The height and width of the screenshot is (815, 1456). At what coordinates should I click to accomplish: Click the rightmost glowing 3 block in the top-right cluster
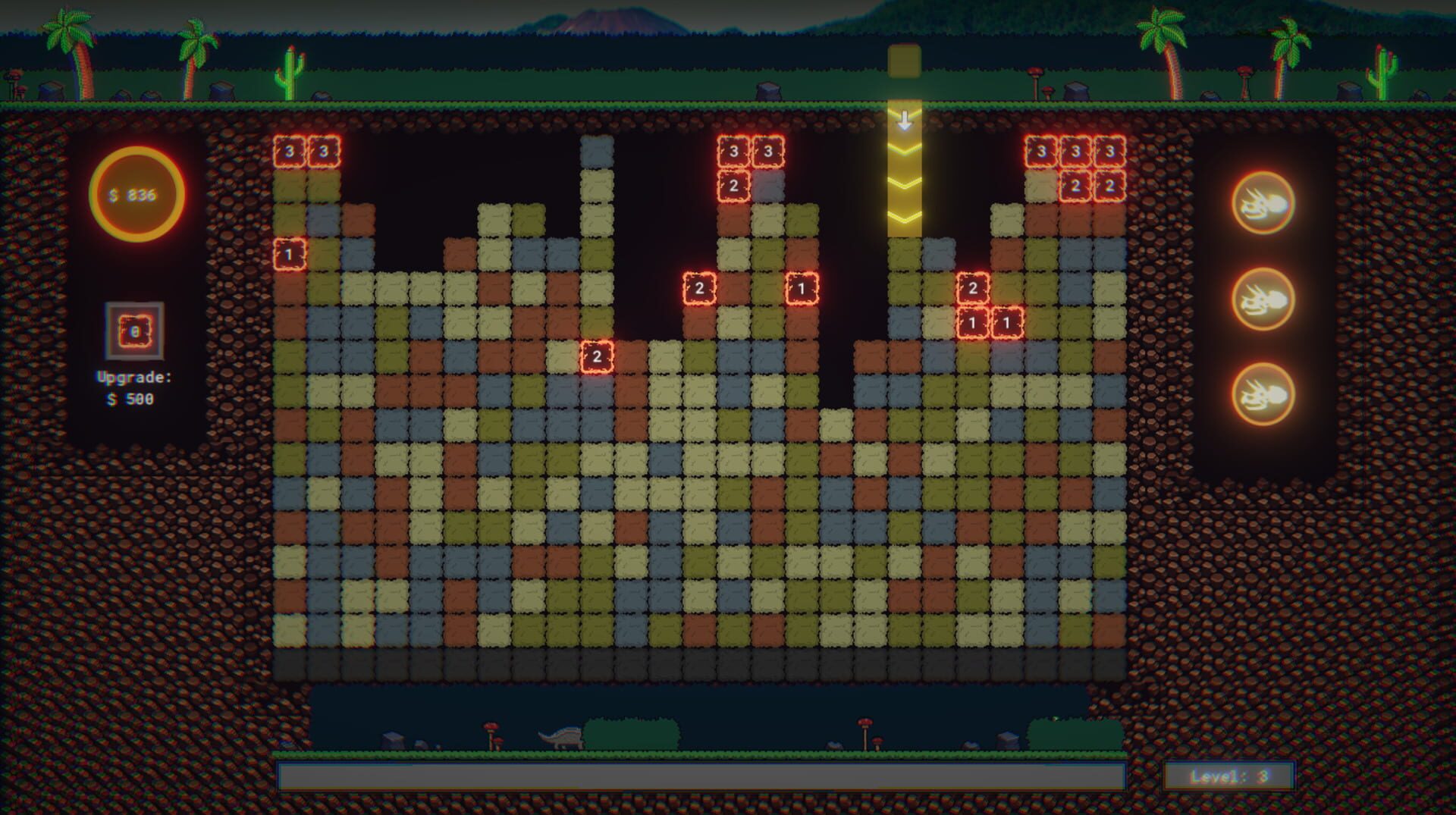point(1109,150)
